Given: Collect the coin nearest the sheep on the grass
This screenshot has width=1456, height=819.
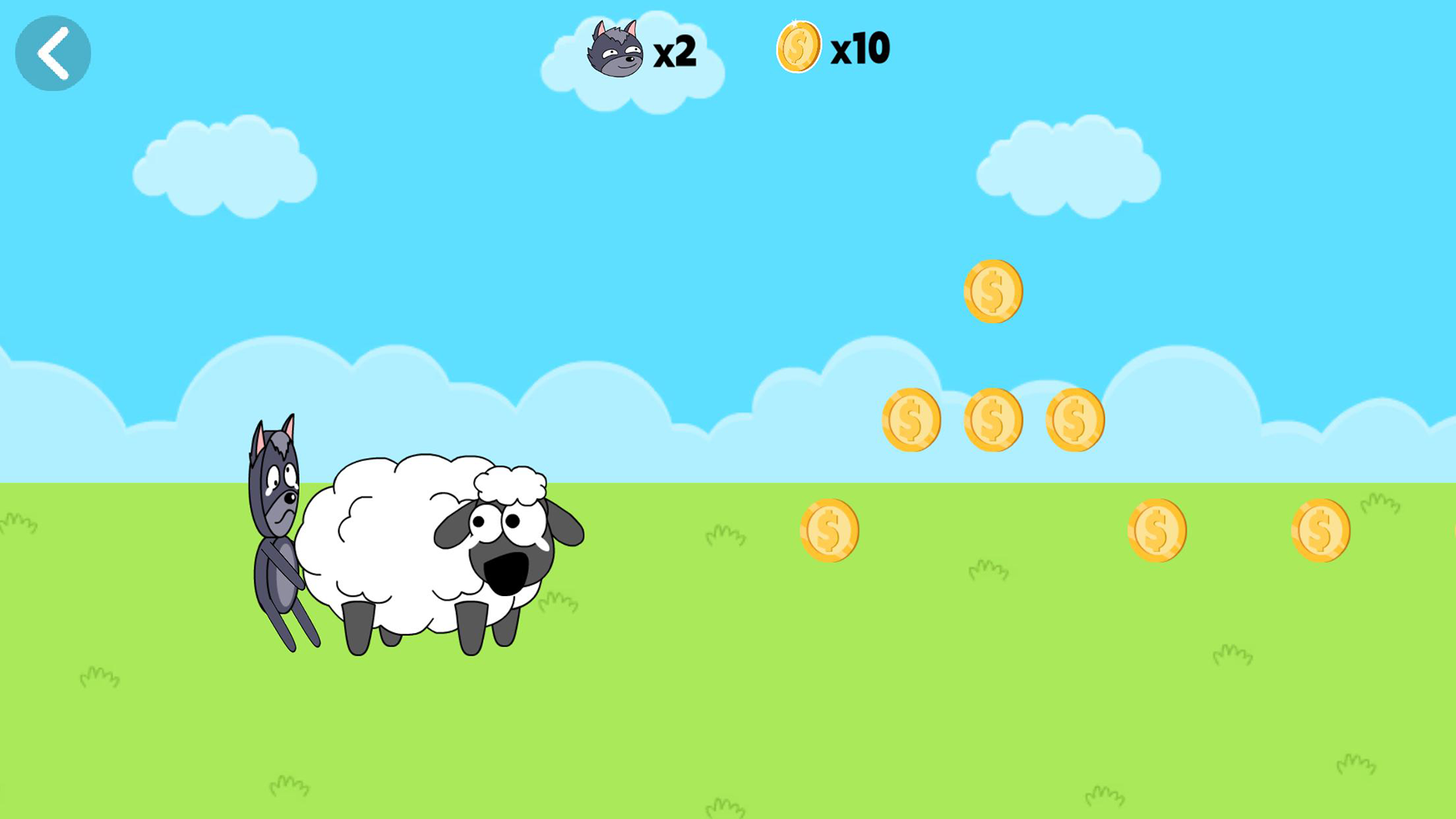Looking at the screenshot, I should 829,529.
